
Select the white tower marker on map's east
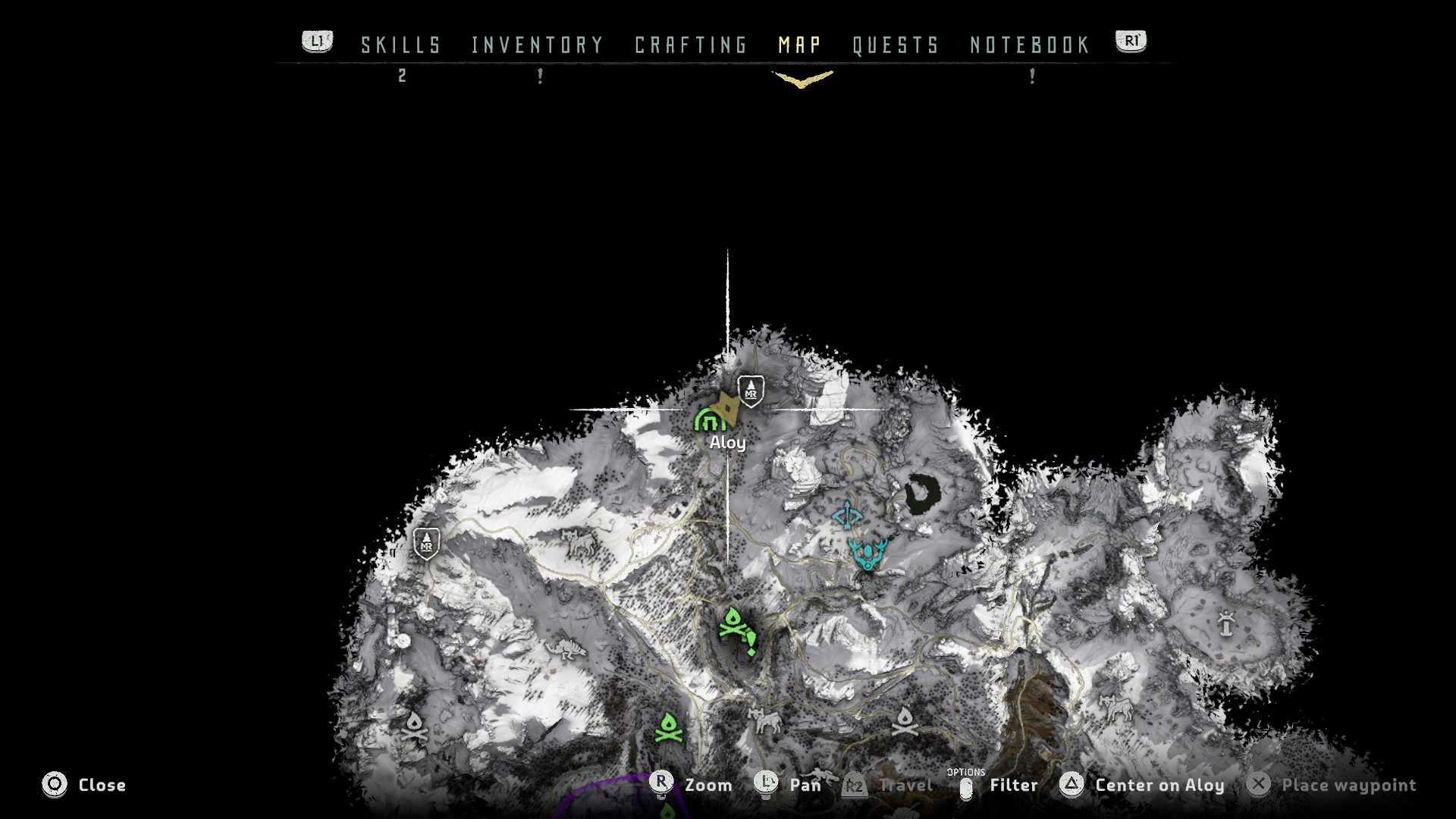pyautogui.click(x=1226, y=624)
